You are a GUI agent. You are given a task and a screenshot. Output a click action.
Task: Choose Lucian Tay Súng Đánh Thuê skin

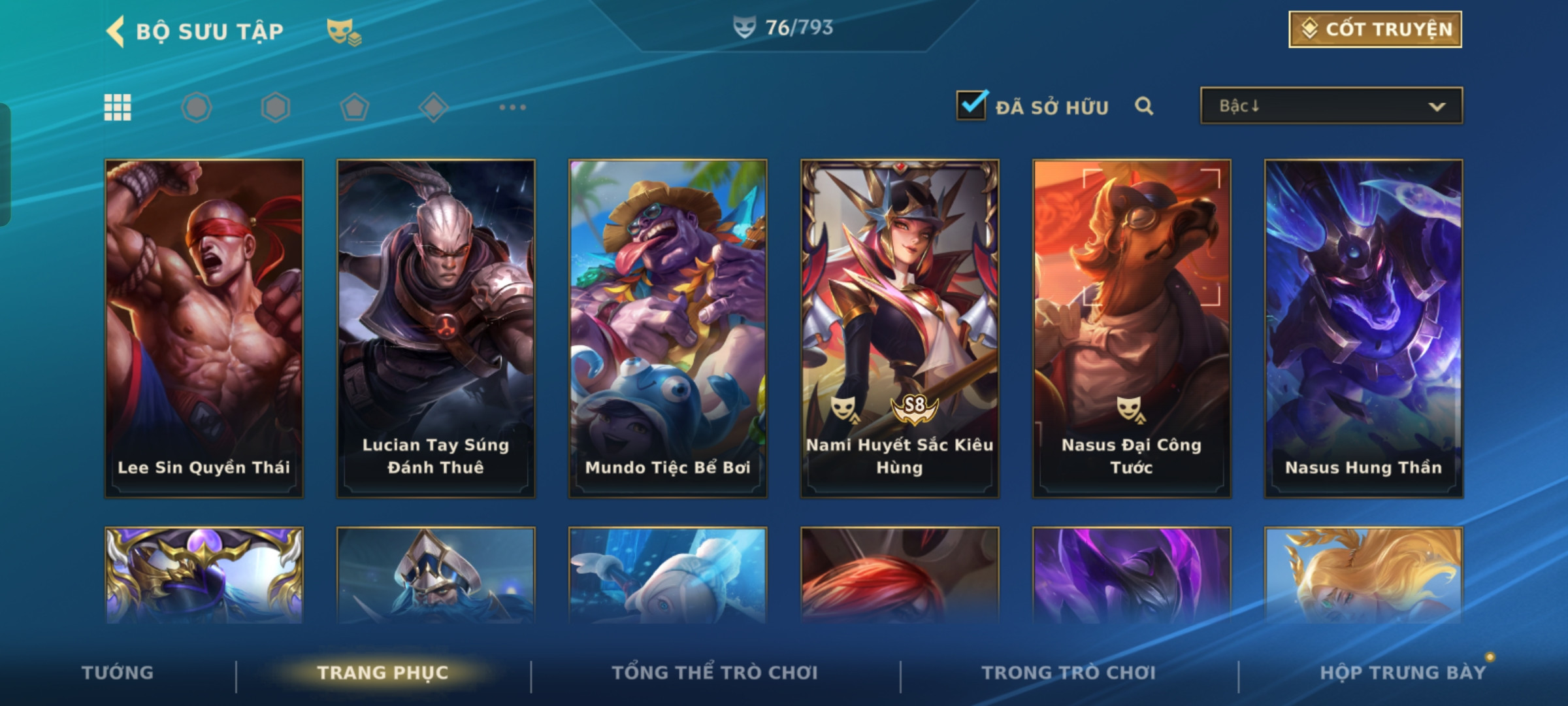[436, 328]
